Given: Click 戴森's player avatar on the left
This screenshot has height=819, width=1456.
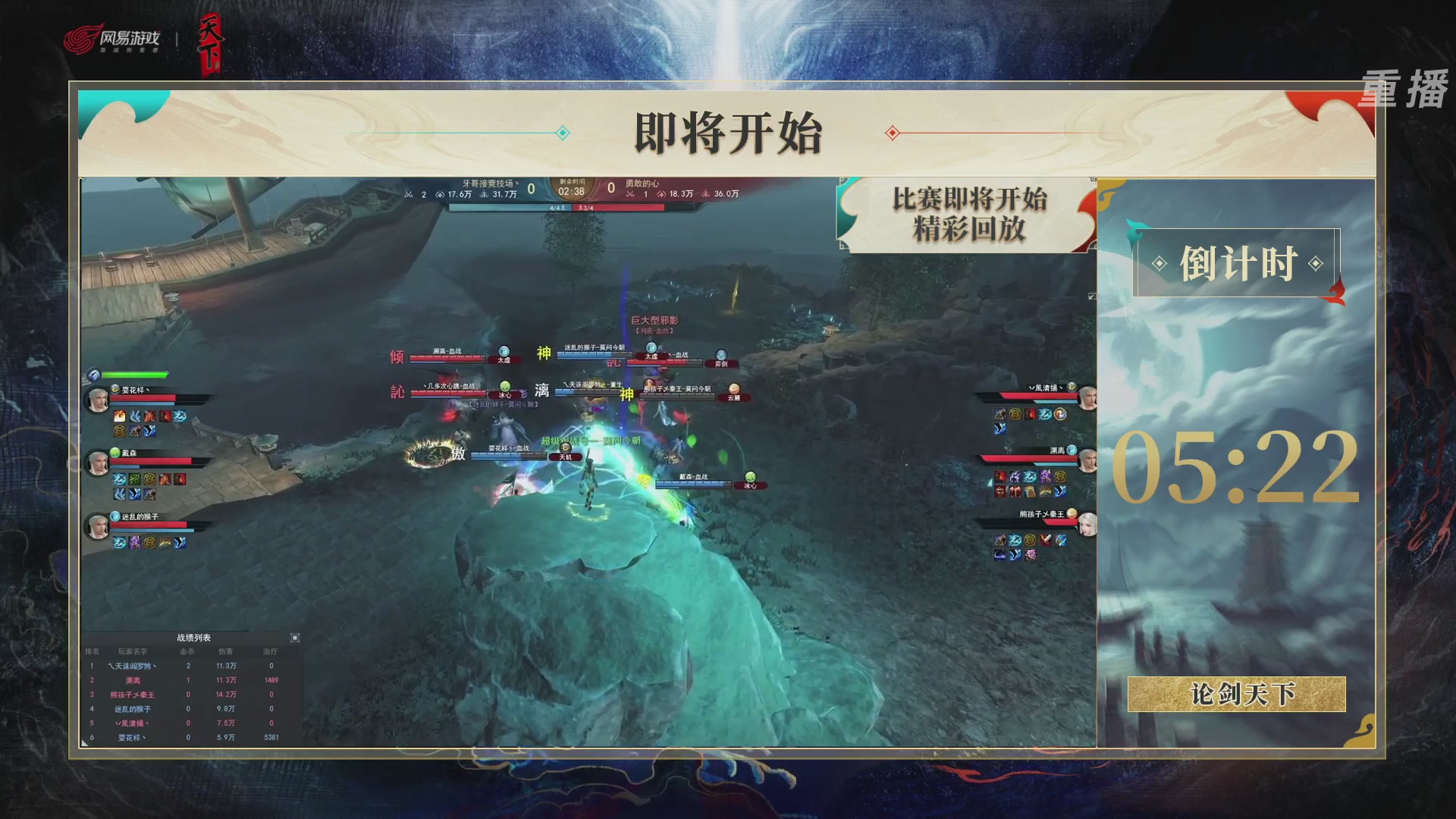Looking at the screenshot, I should [97, 461].
